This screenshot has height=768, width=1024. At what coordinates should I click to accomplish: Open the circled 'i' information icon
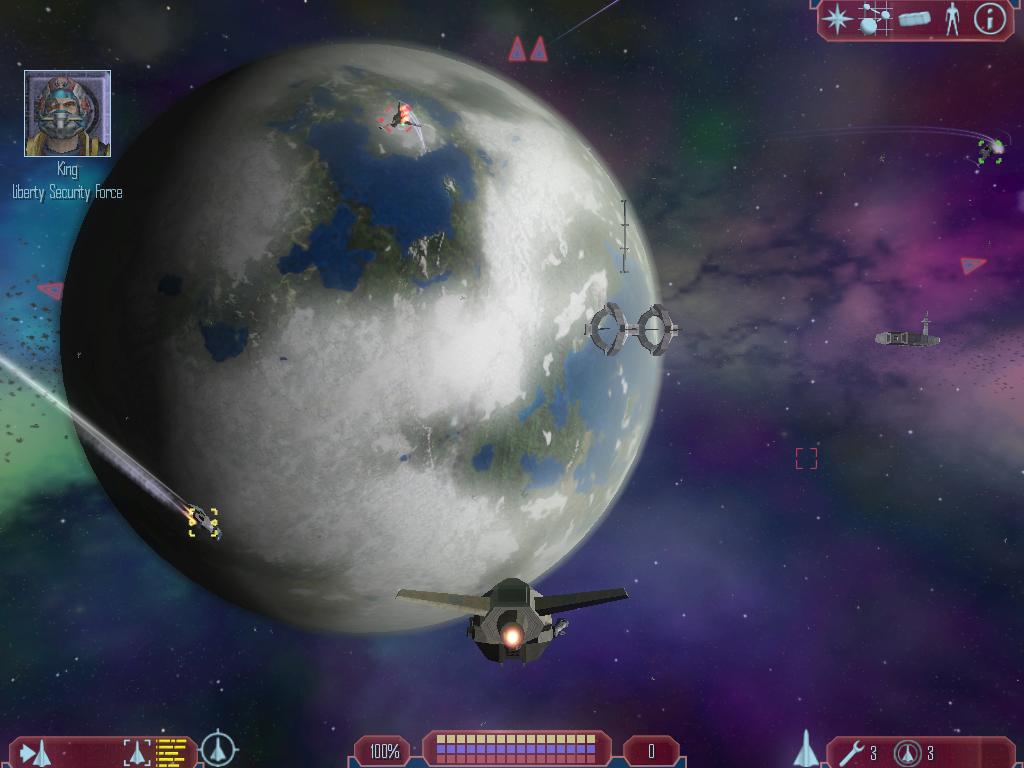pyautogui.click(x=989, y=19)
